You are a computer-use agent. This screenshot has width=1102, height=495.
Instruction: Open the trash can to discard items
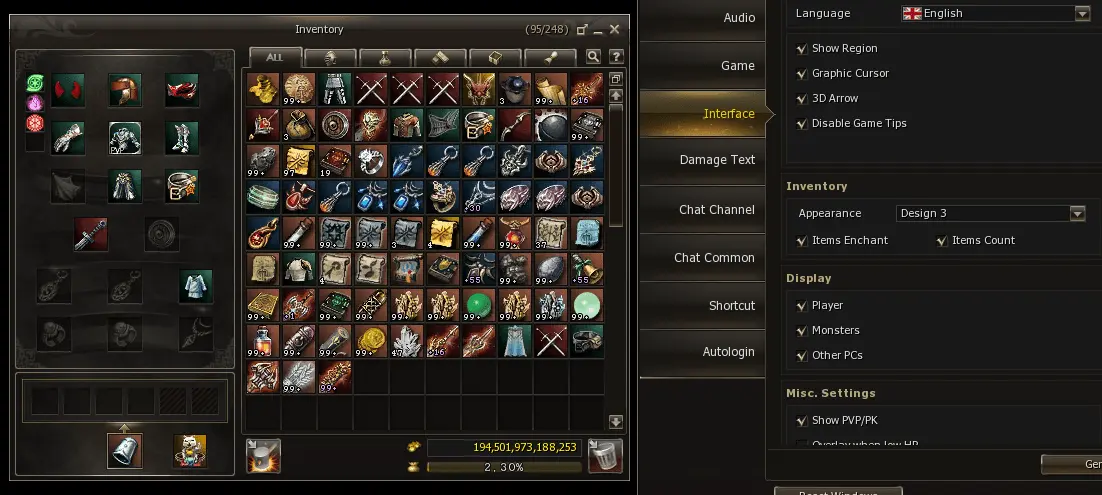point(605,455)
